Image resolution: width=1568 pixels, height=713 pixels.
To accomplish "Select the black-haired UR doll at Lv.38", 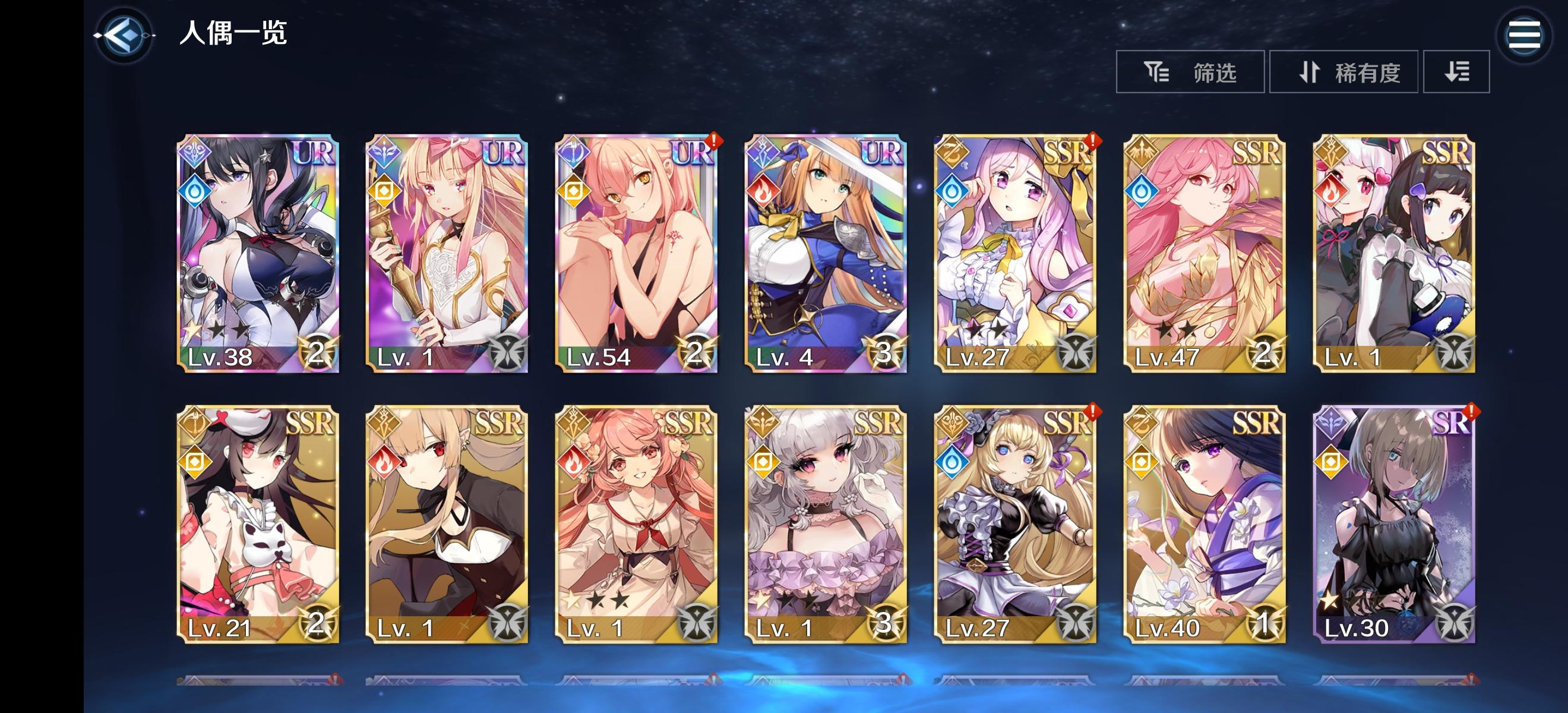I will (258, 253).
